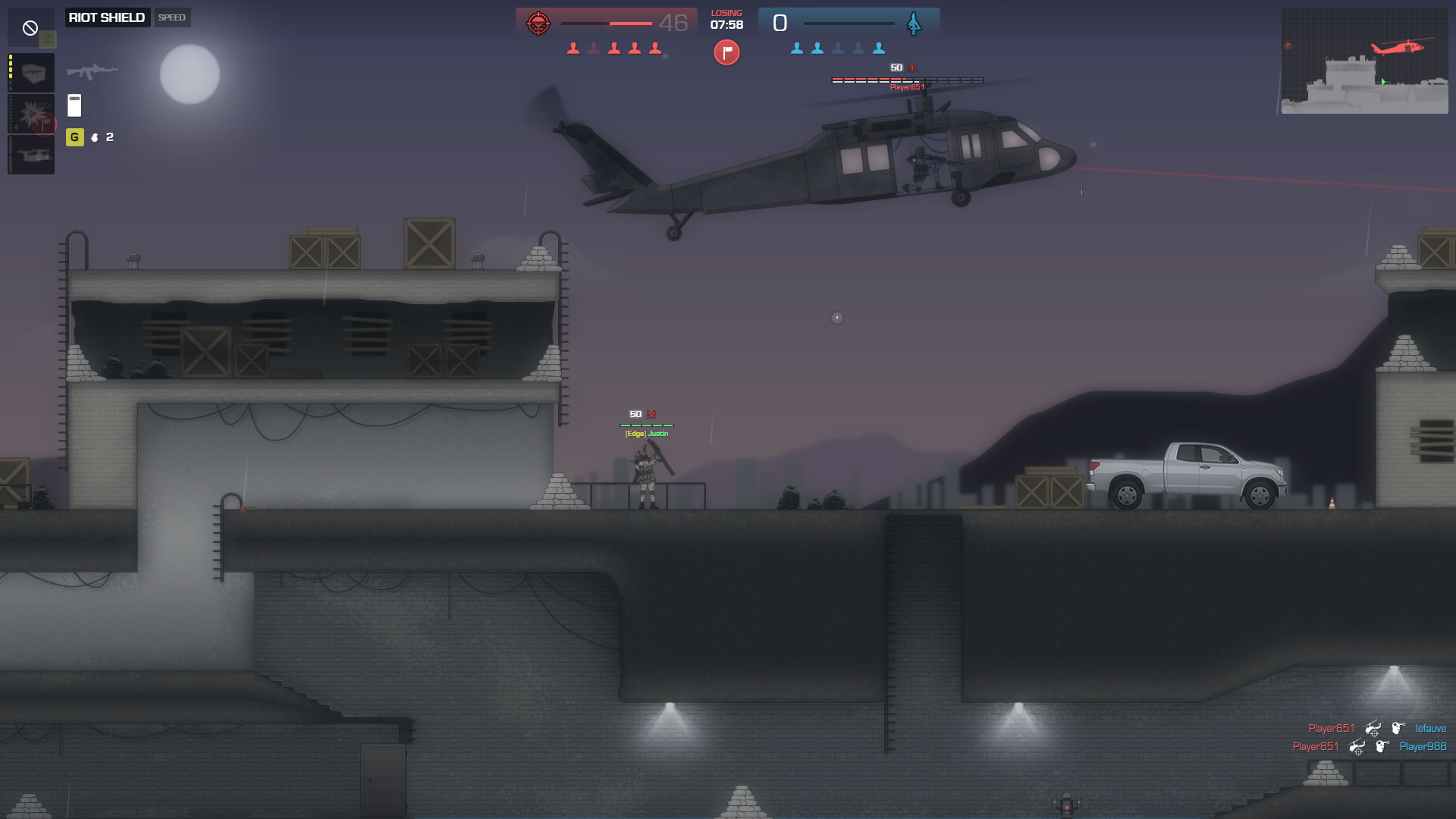Select the helicopter support slot
Viewport: 1456px width, 819px height.
[x=31, y=155]
